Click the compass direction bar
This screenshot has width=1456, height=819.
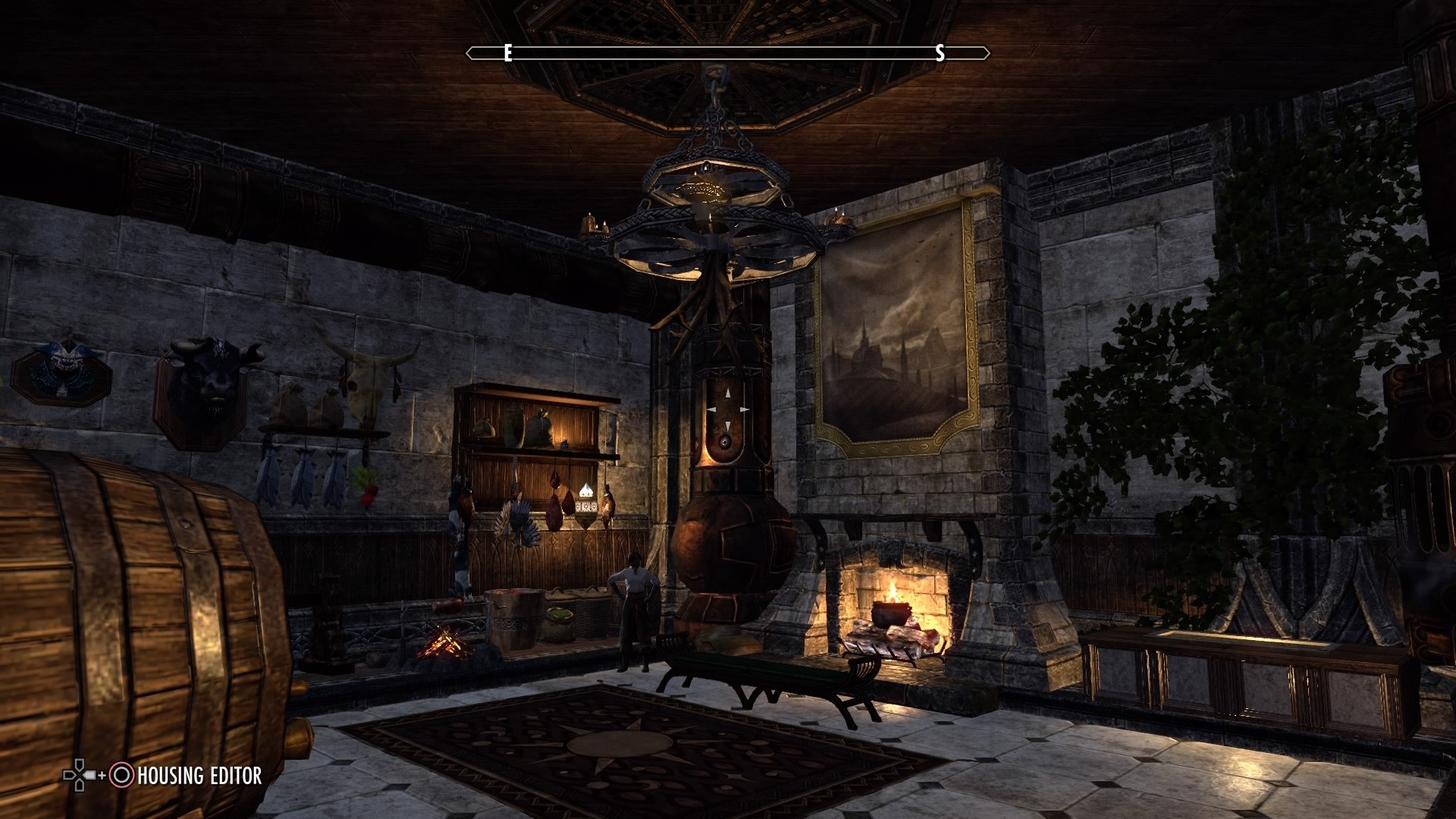pyautogui.click(x=728, y=52)
